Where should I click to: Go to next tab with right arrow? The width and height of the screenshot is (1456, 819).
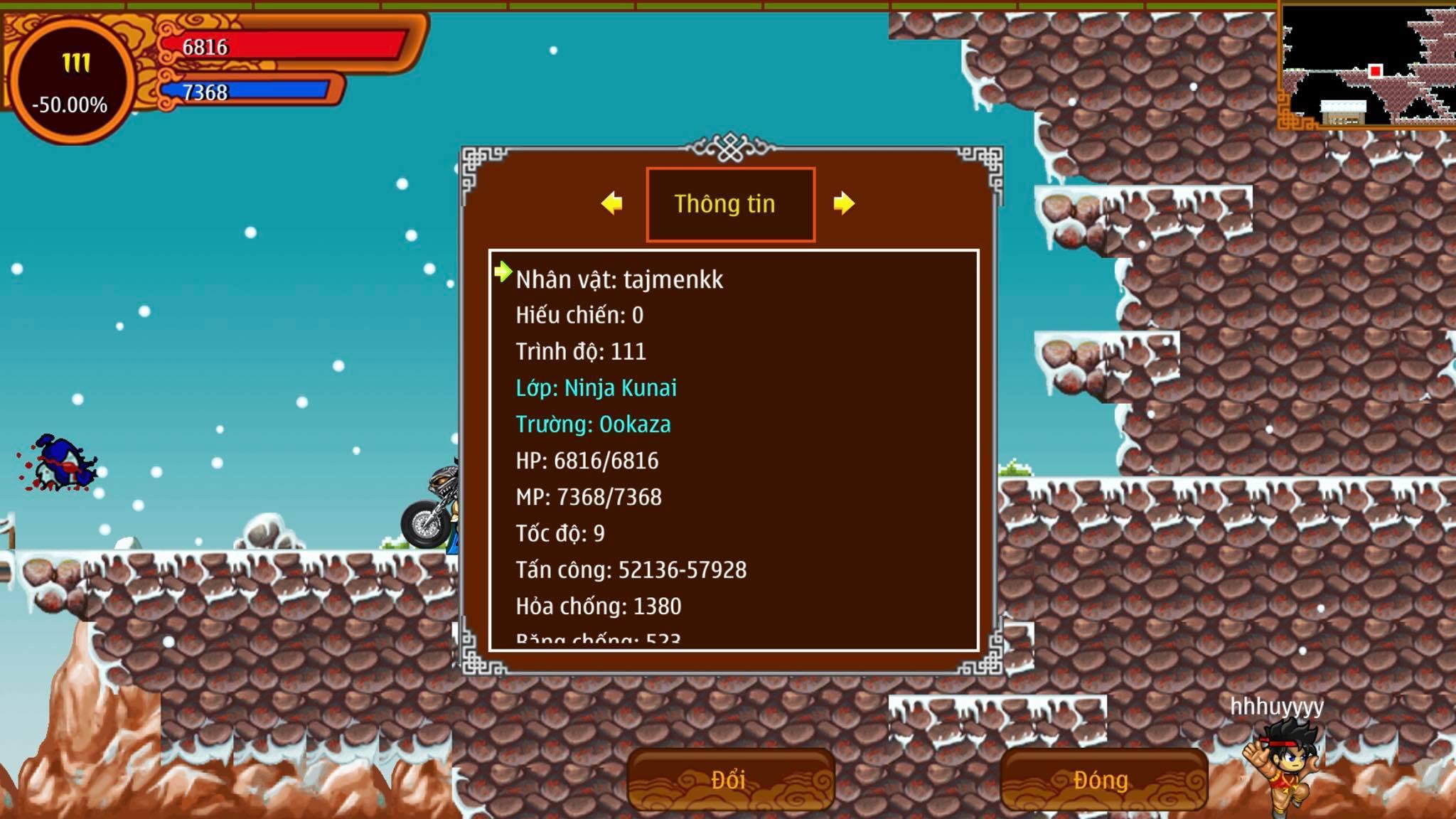pos(844,203)
